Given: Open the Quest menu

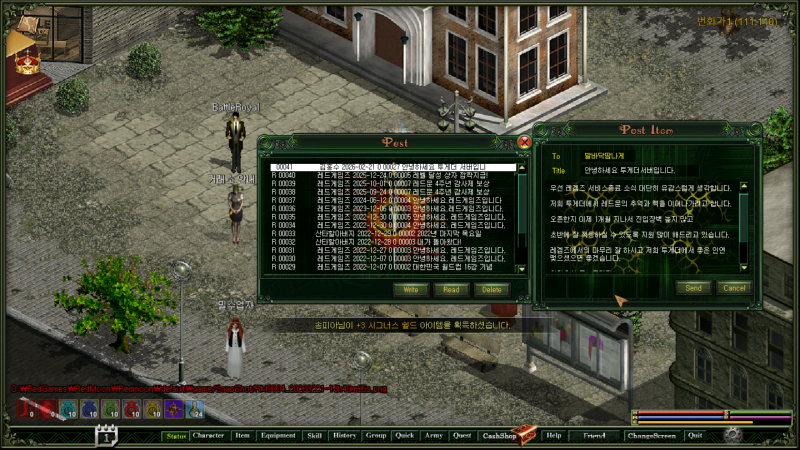Looking at the screenshot, I should point(462,436).
